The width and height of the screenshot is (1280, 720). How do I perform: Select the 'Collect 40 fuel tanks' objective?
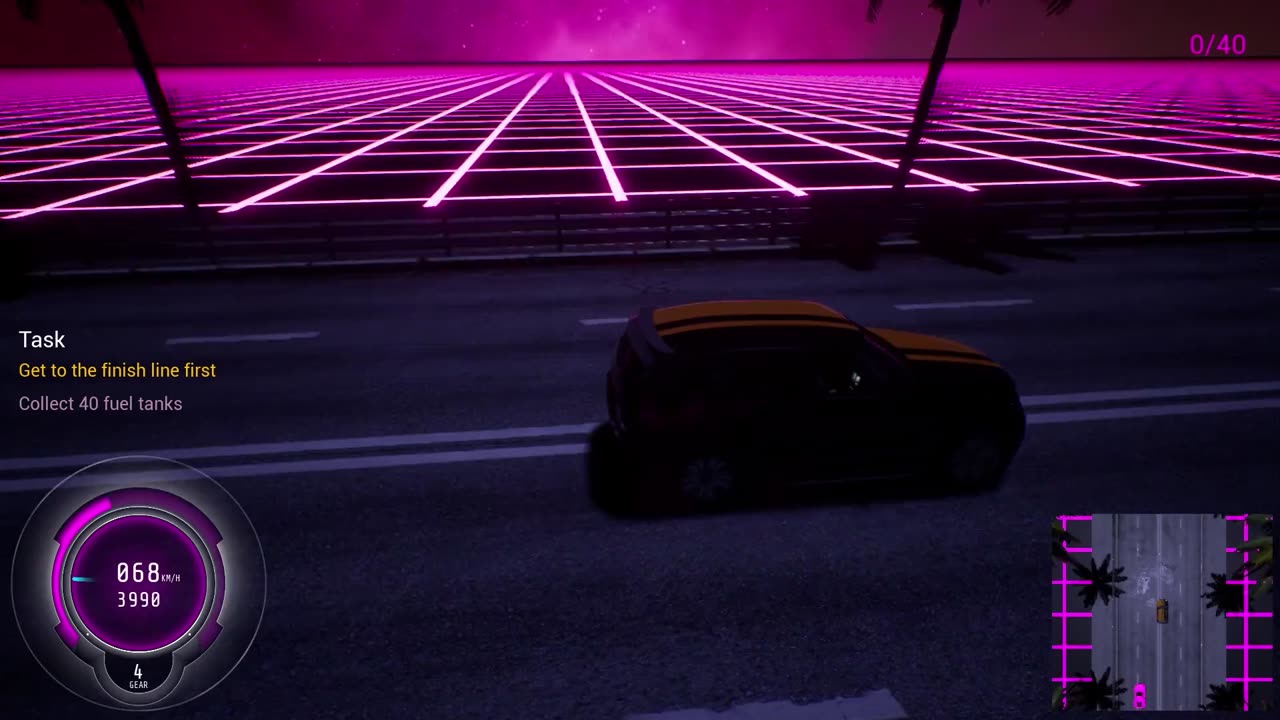pyautogui.click(x=100, y=404)
